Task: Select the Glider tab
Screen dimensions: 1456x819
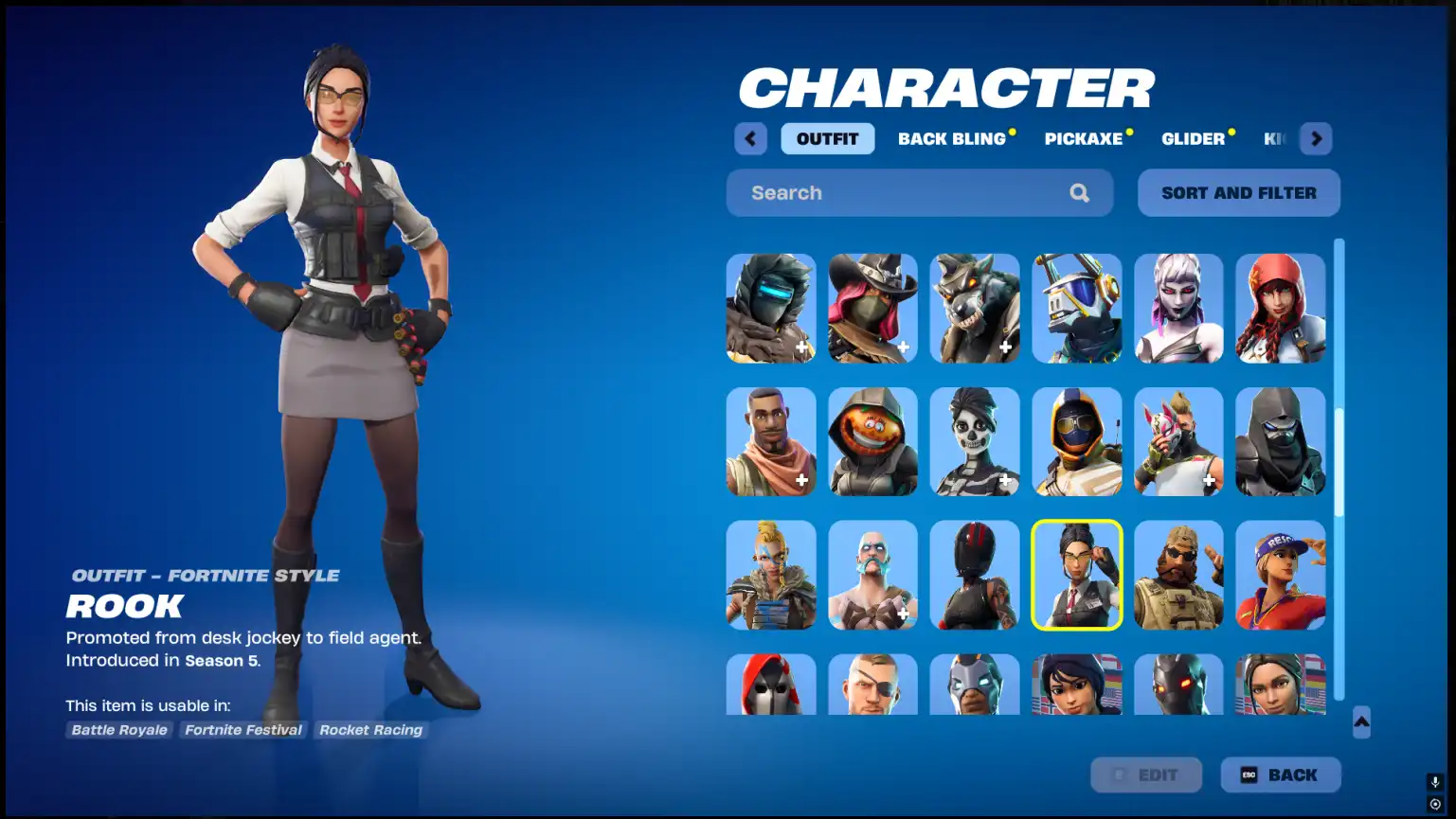Action: [1193, 139]
